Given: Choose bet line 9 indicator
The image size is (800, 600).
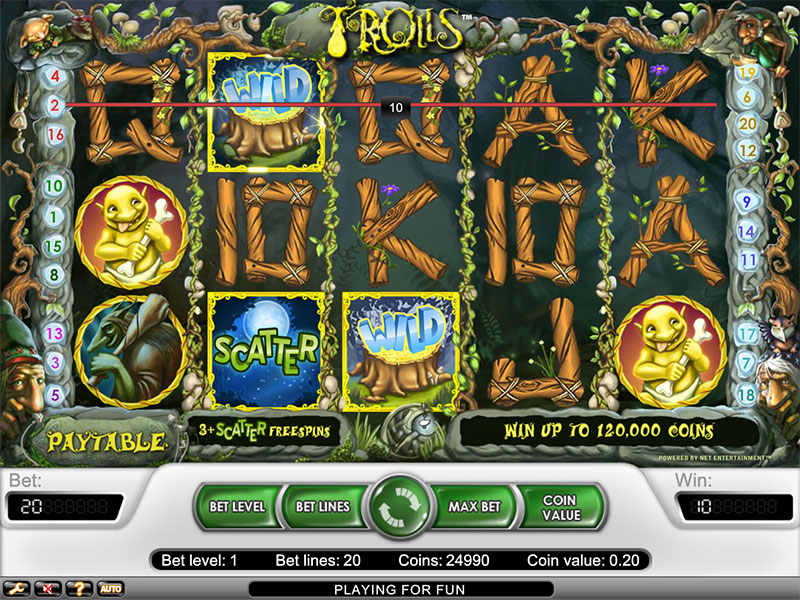Looking at the screenshot, I should point(744,202).
